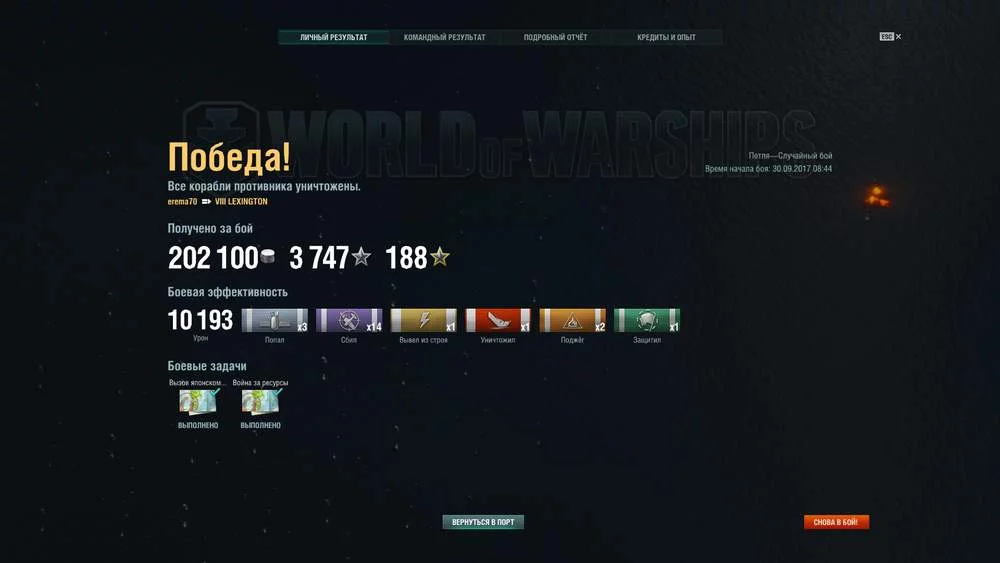Open the Вызов японском combat mission icon
The width and height of the screenshot is (1000, 563).
pos(198,401)
